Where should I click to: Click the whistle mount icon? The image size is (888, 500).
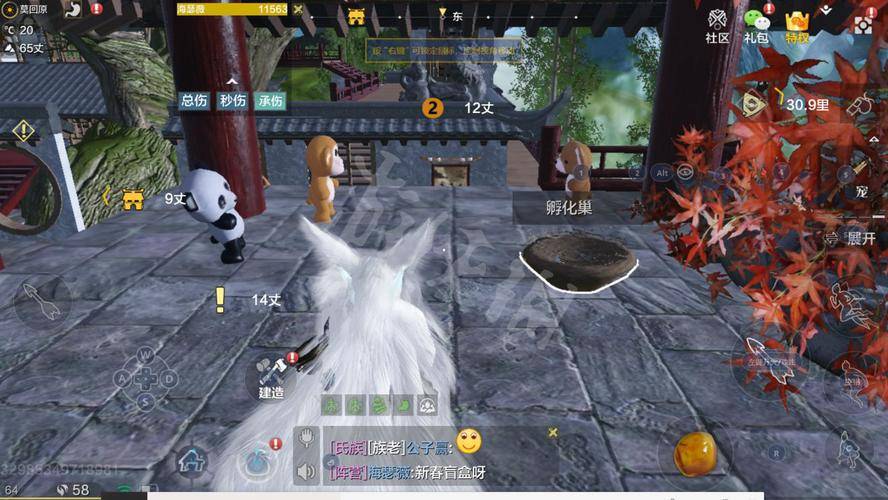coord(861,106)
